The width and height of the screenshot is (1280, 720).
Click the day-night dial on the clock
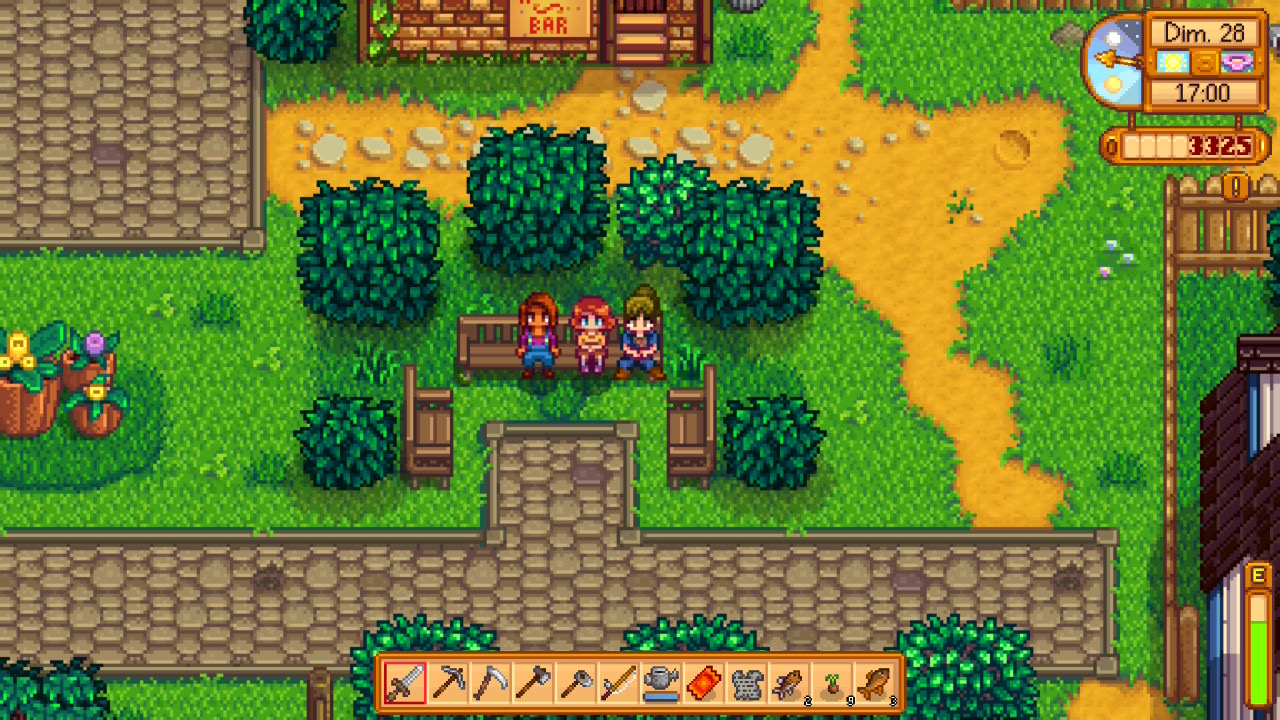click(x=1114, y=61)
